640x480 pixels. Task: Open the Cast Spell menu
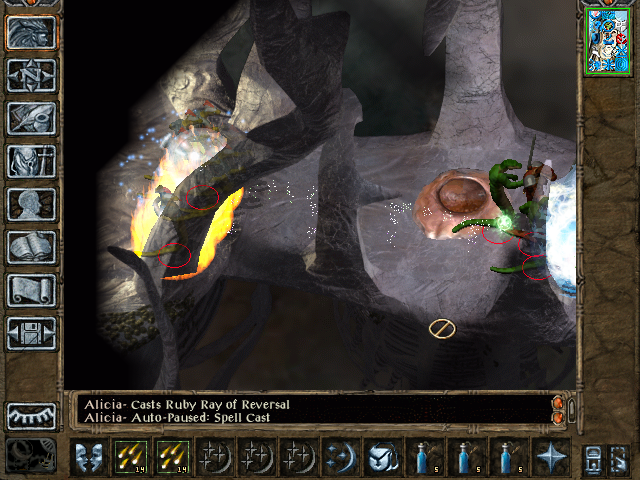(340, 457)
